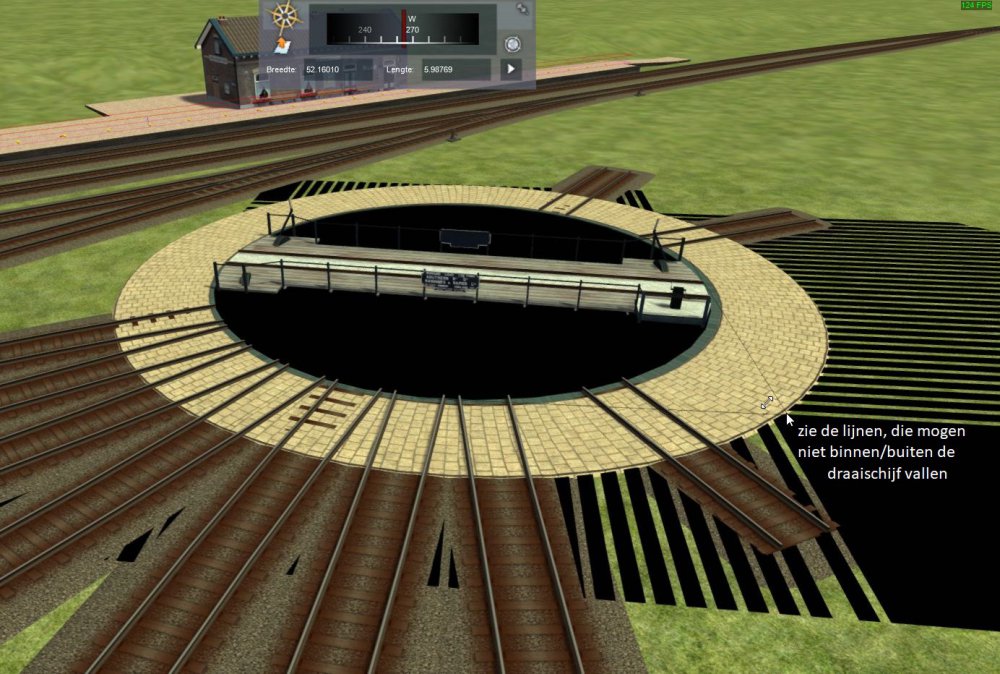Click the map with orange arrow icon
The image size is (1000, 674).
pos(284,45)
